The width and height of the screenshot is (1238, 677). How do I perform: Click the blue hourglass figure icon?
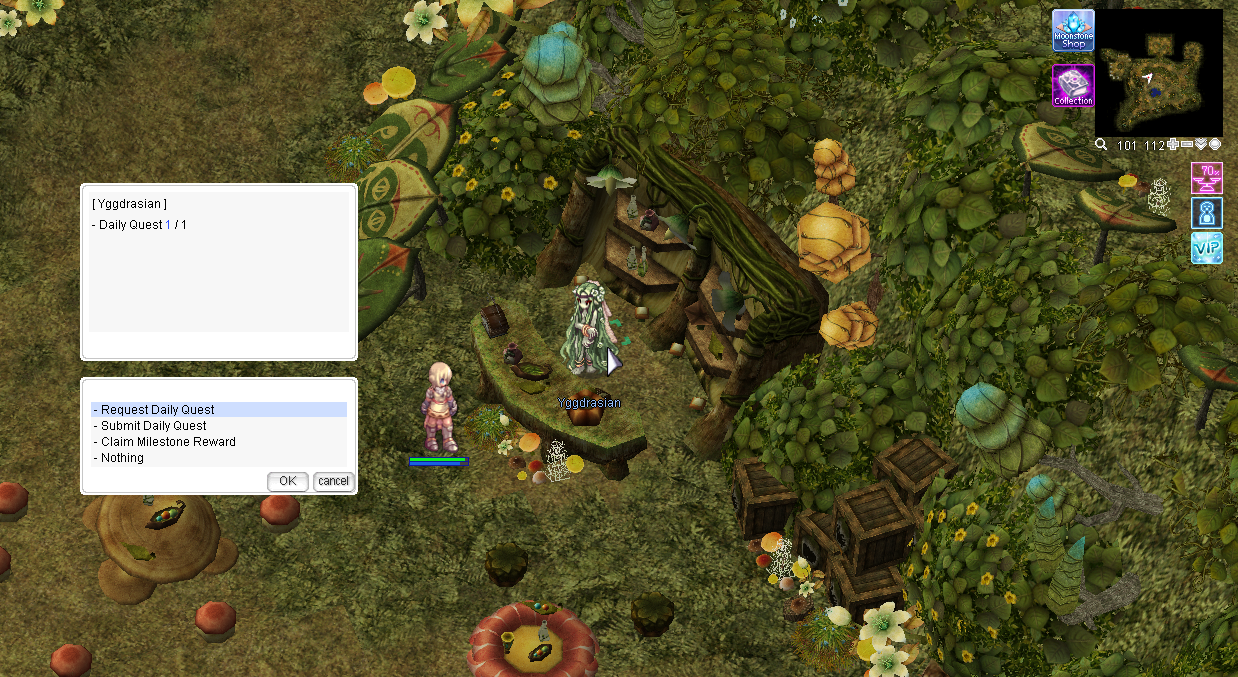1207,213
